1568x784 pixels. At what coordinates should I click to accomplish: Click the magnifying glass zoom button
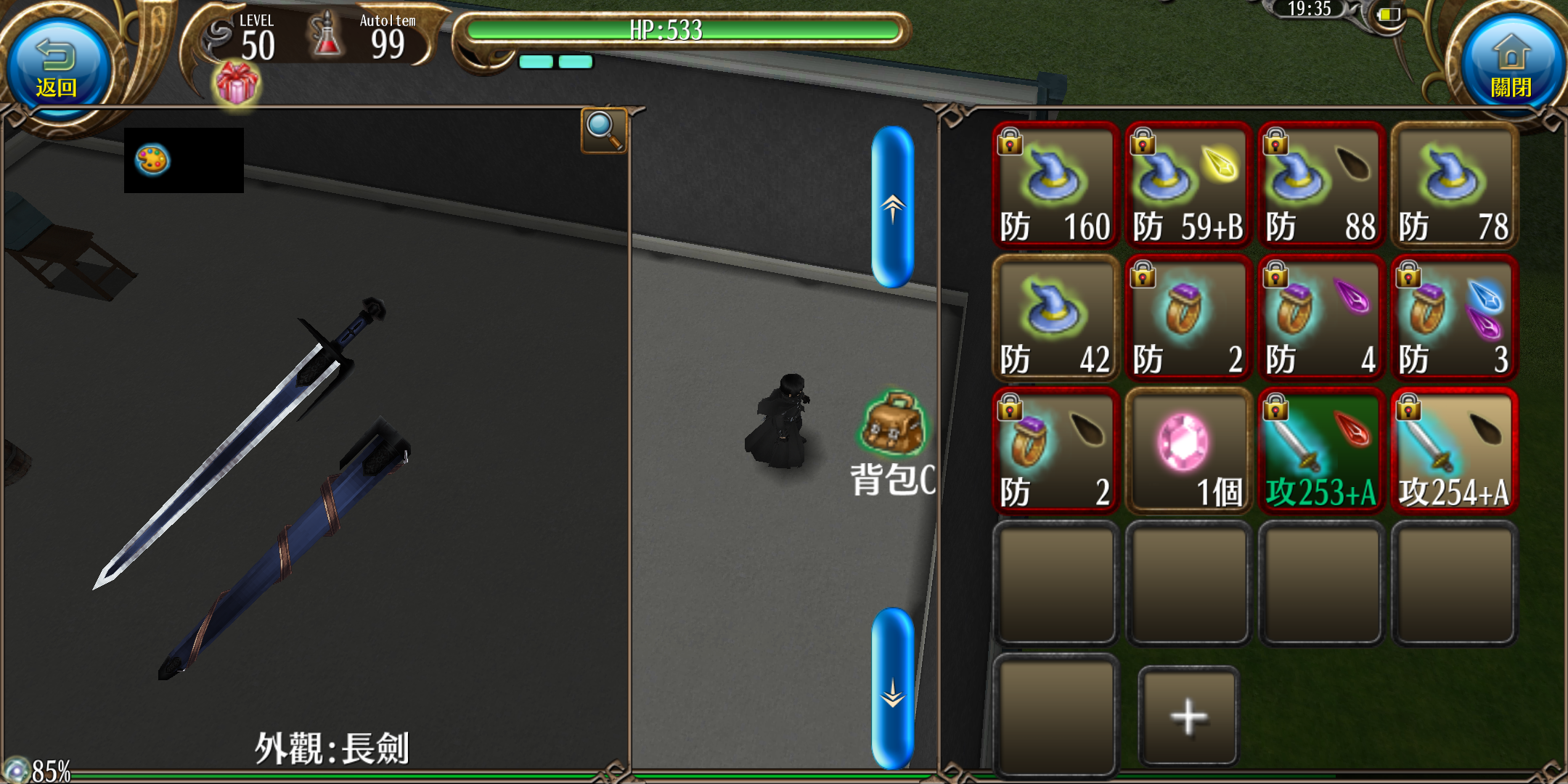(x=603, y=130)
